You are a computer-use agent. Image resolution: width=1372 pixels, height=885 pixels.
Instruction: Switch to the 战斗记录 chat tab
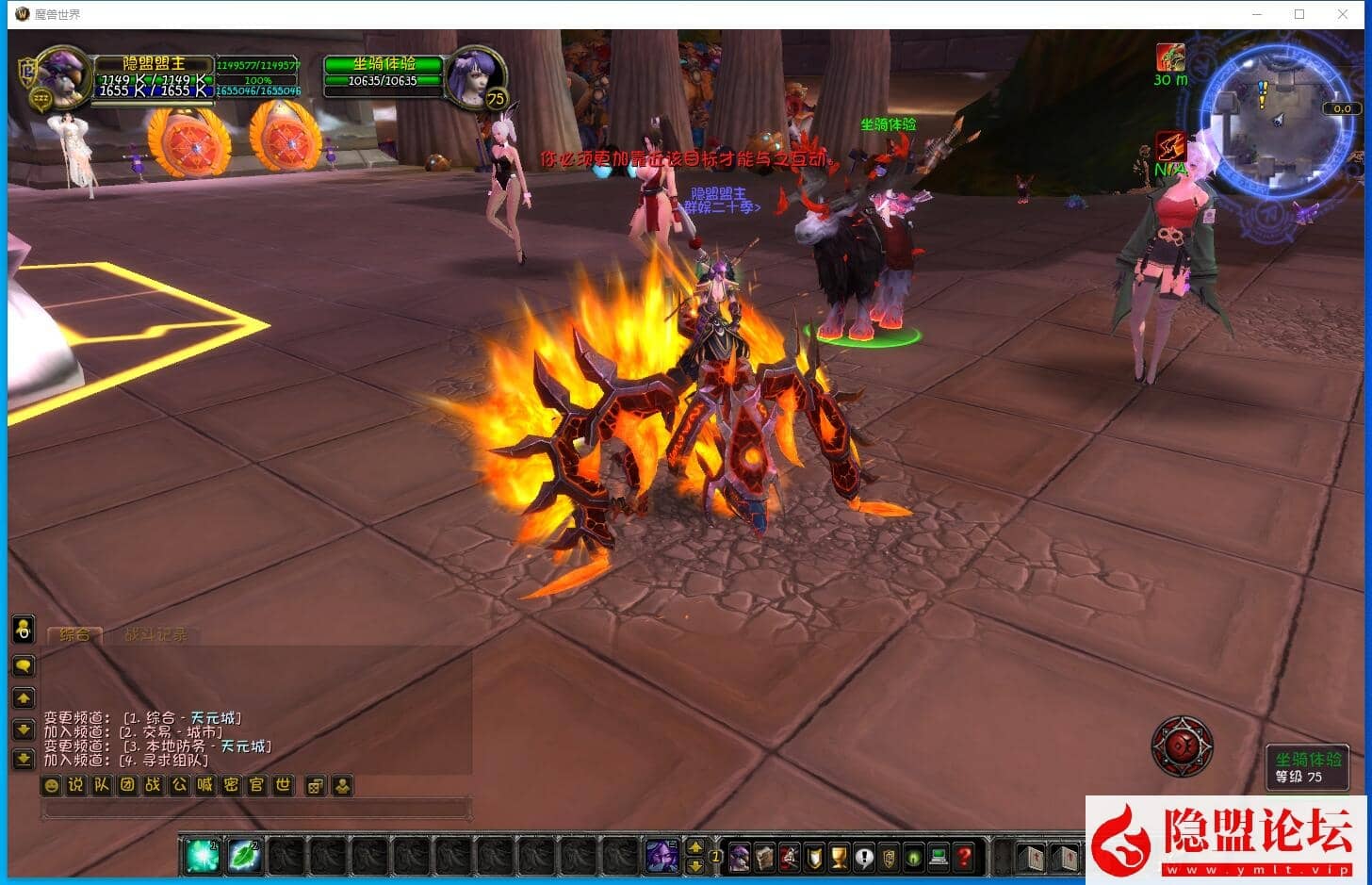click(155, 634)
